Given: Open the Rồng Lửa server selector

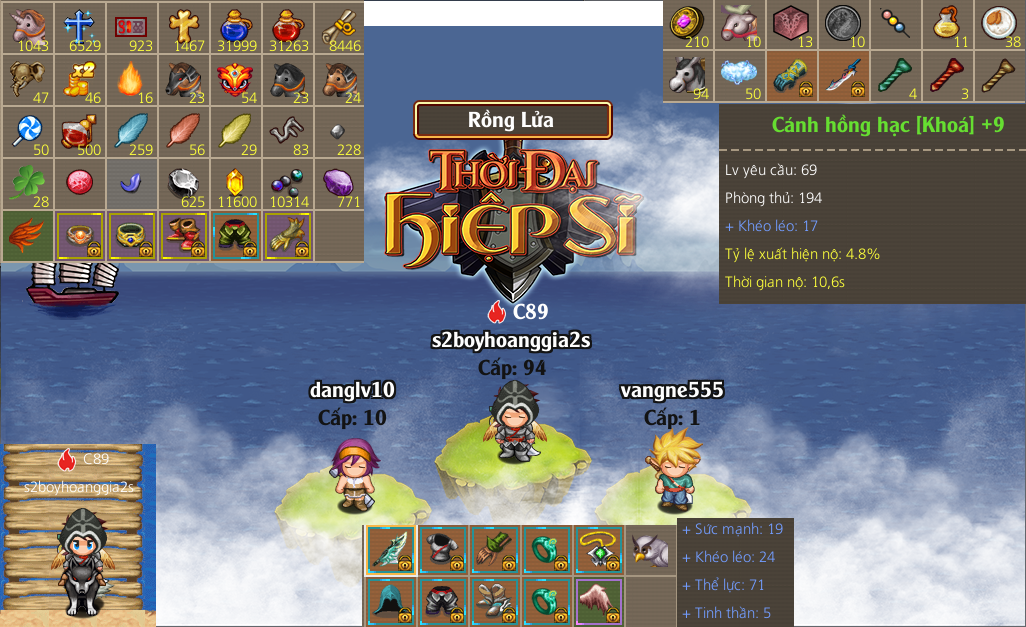Looking at the screenshot, I should tap(512, 120).
